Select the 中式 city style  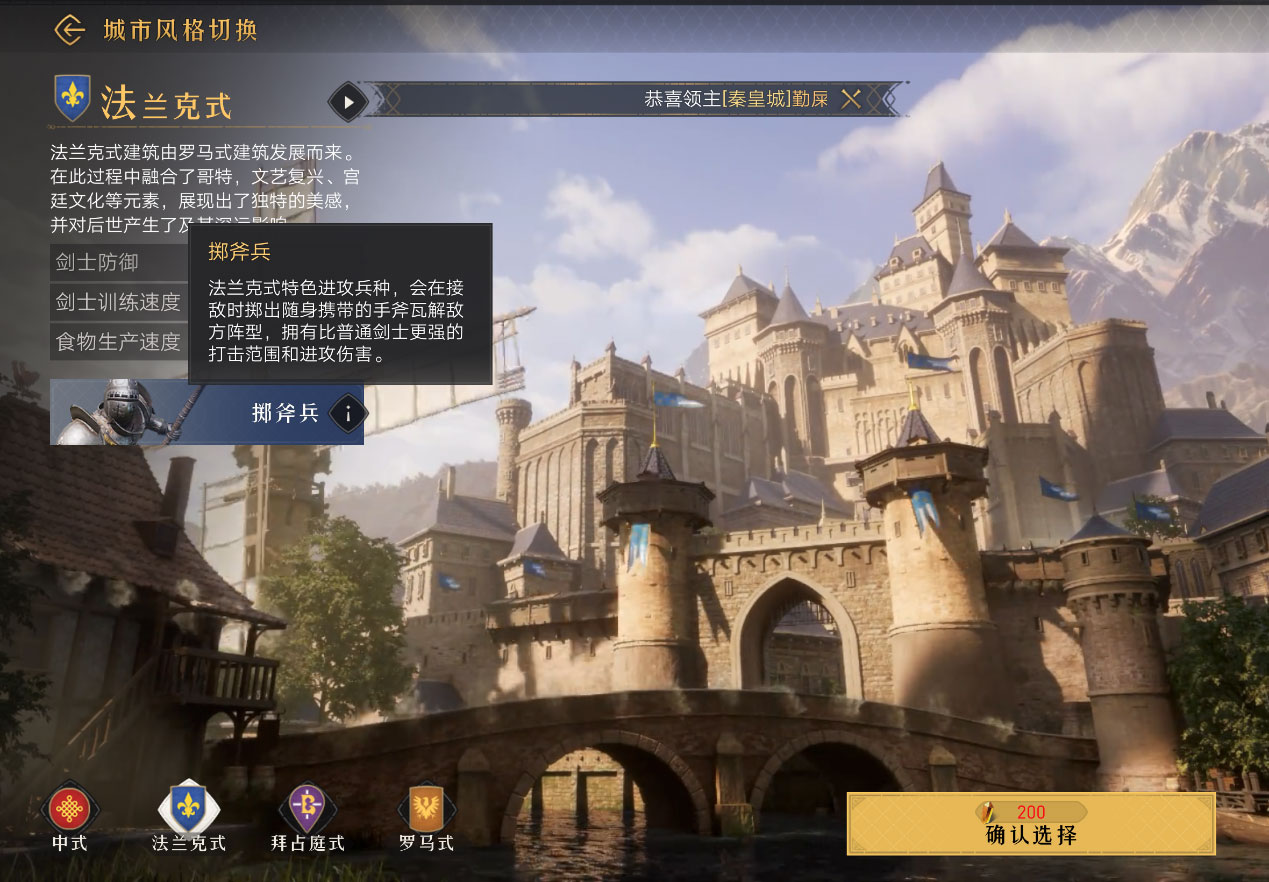70,810
